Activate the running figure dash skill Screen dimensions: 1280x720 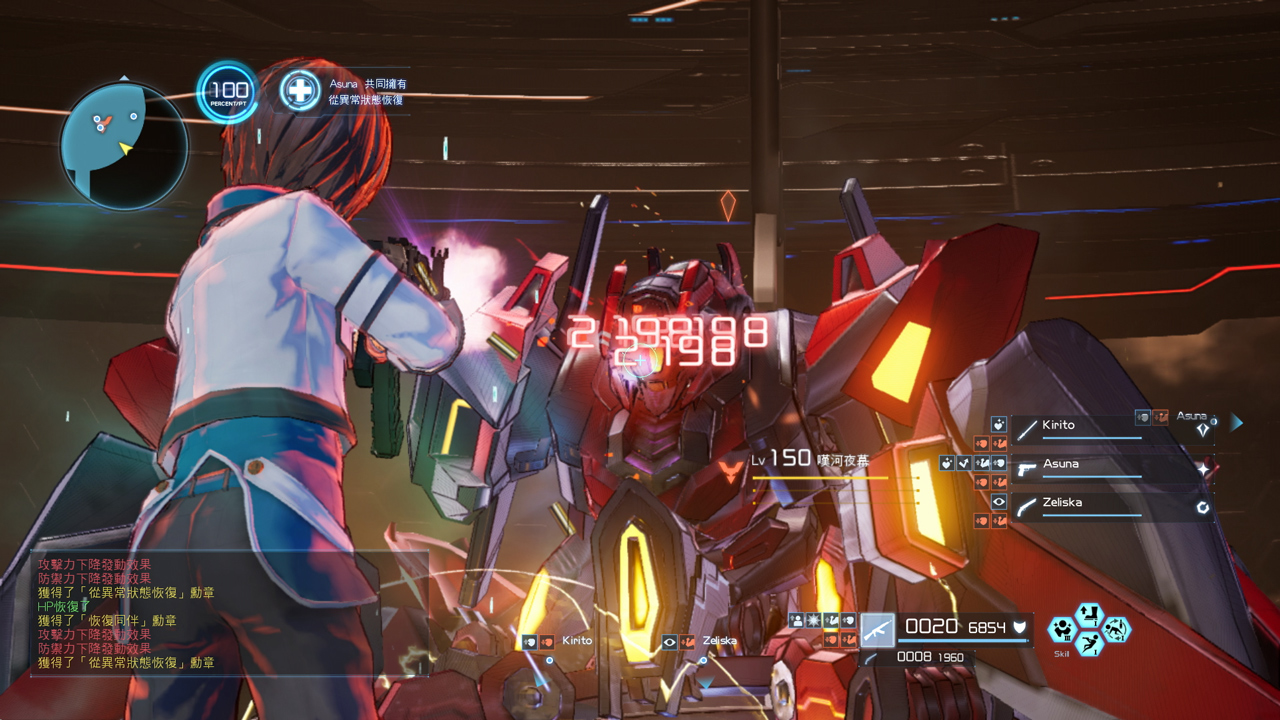pyautogui.click(x=1088, y=644)
